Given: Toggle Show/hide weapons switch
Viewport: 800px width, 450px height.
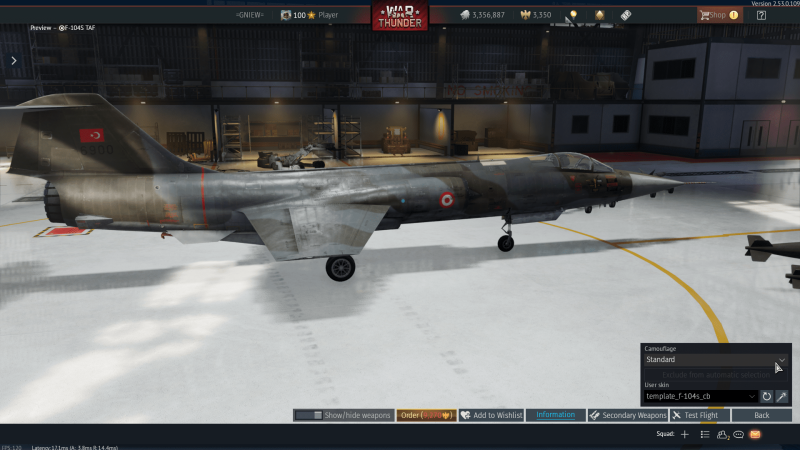Looking at the screenshot, I should pyautogui.click(x=343, y=415).
